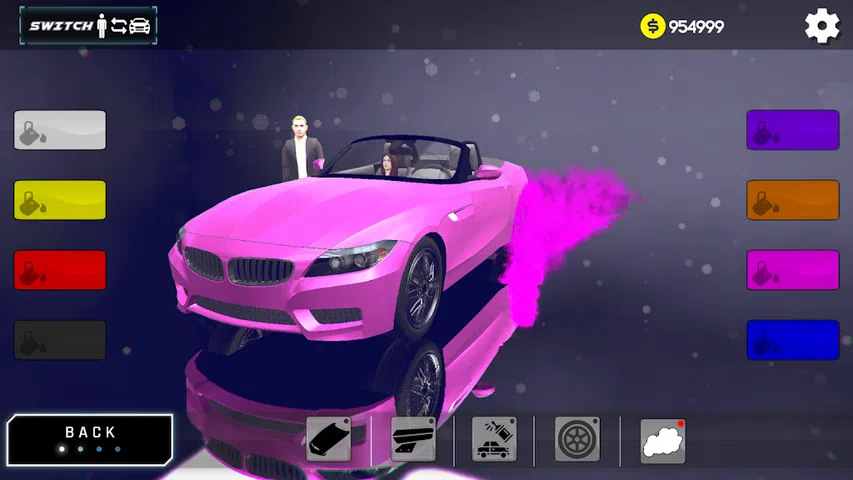Image resolution: width=853 pixels, height=480 pixels.
Task: Apply the red paint color
Action: pyautogui.click(x=60, y=270)
